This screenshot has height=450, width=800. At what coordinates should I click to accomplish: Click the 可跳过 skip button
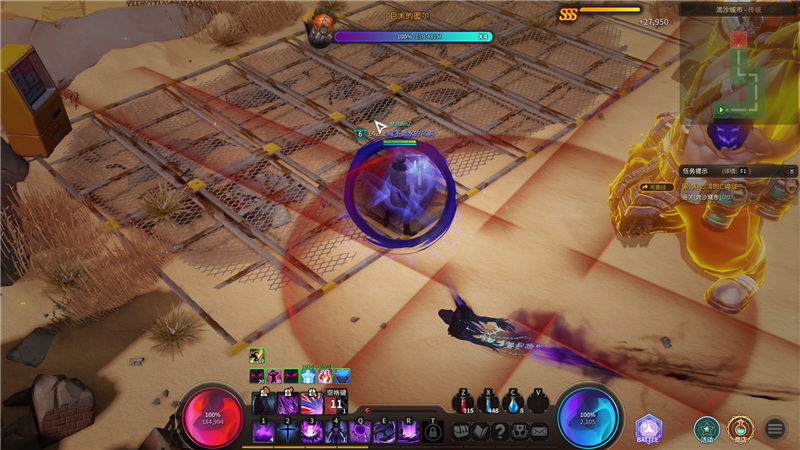click(x=656, y=186)
